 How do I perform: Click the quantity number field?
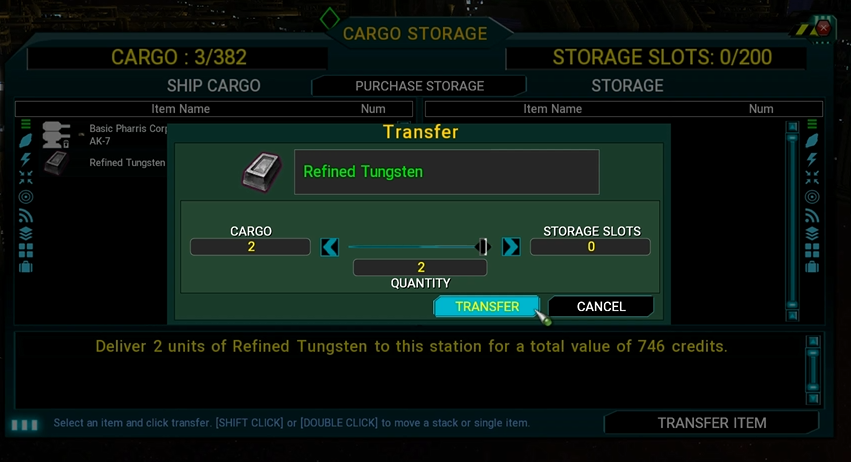pyautogui.click(x=420, y=267)
